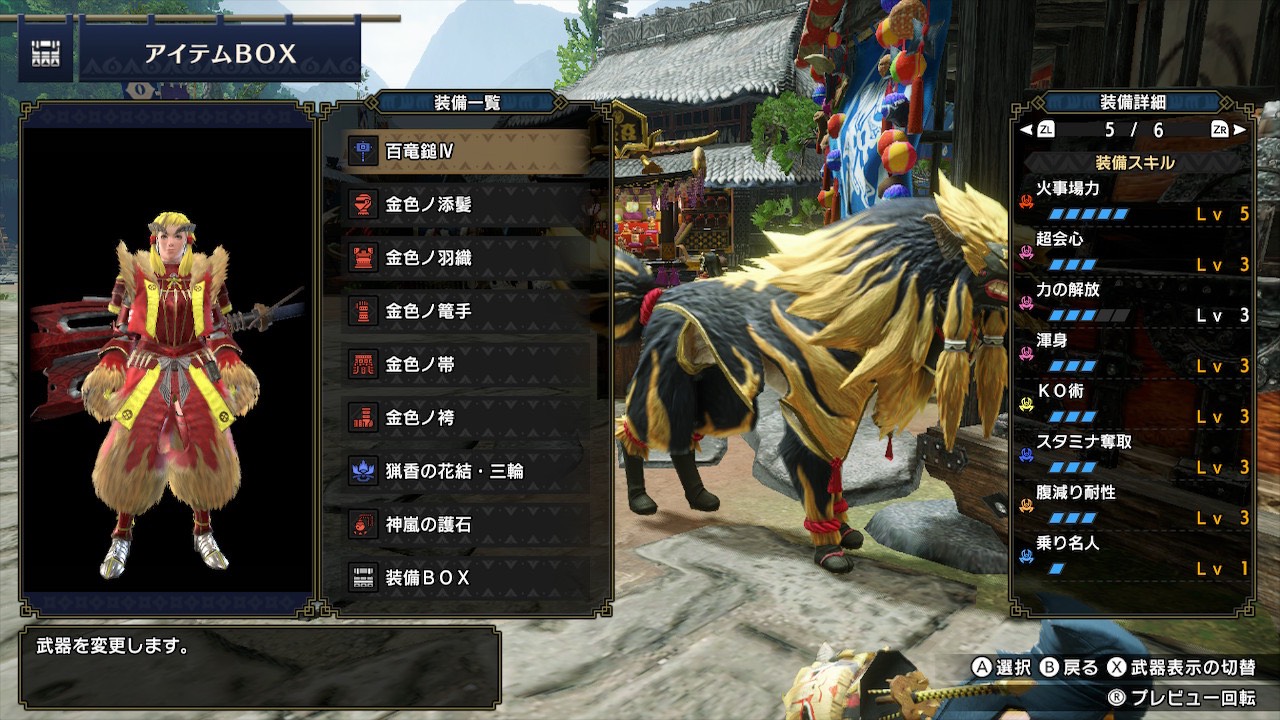Screen dimensions: 1280x720
Task: Advance to next equipment detail page arrow
Action: [x=1240, y=130]
